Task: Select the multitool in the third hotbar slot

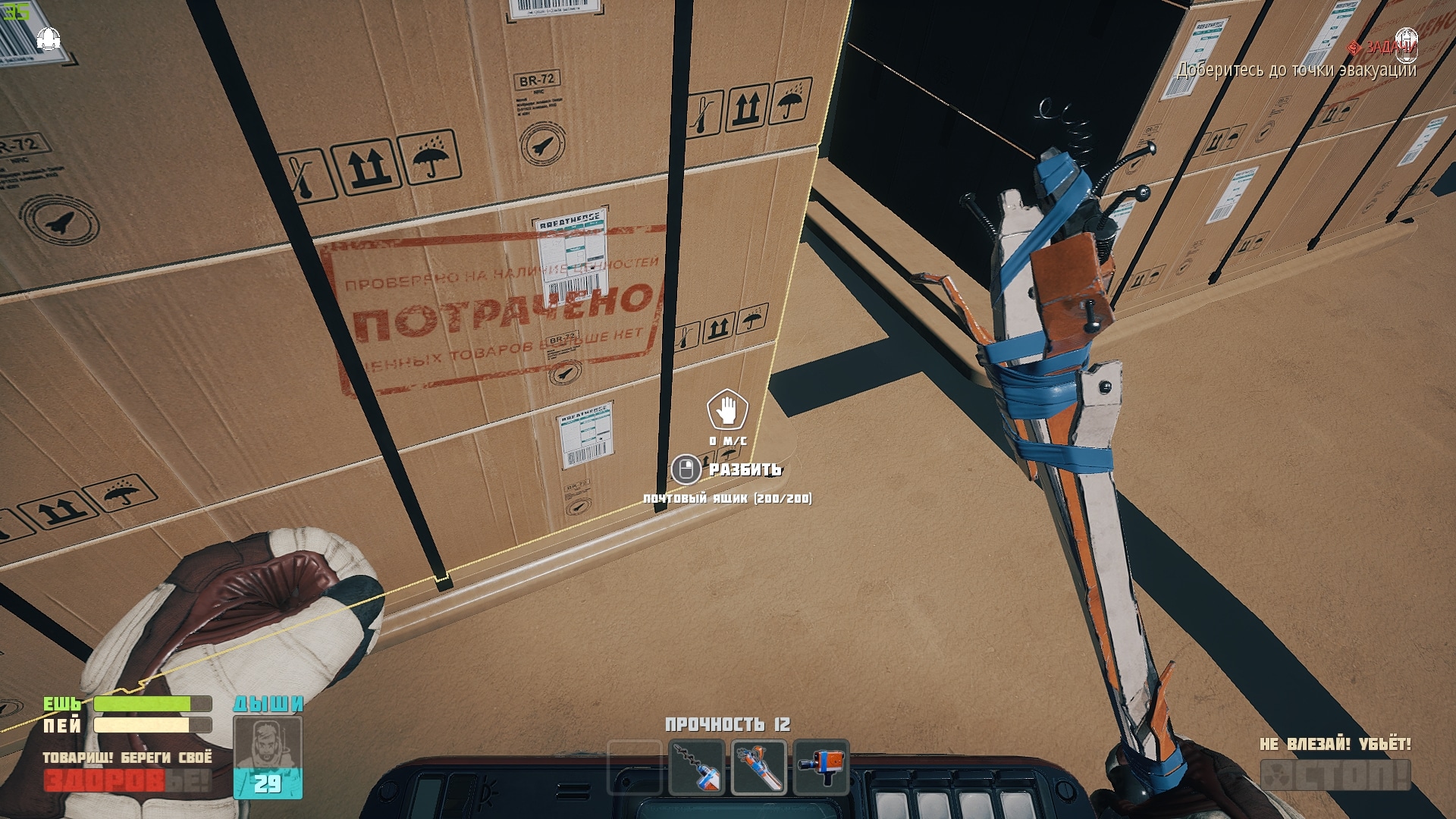Action: 758,766
